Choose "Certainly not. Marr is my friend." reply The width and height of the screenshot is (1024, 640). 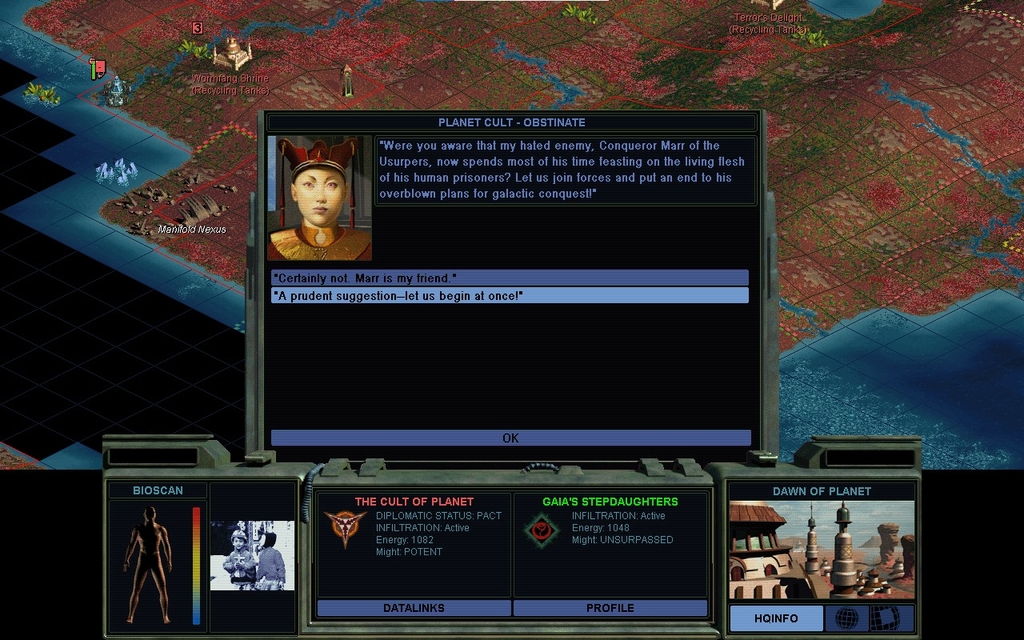(x=509, y=277)
